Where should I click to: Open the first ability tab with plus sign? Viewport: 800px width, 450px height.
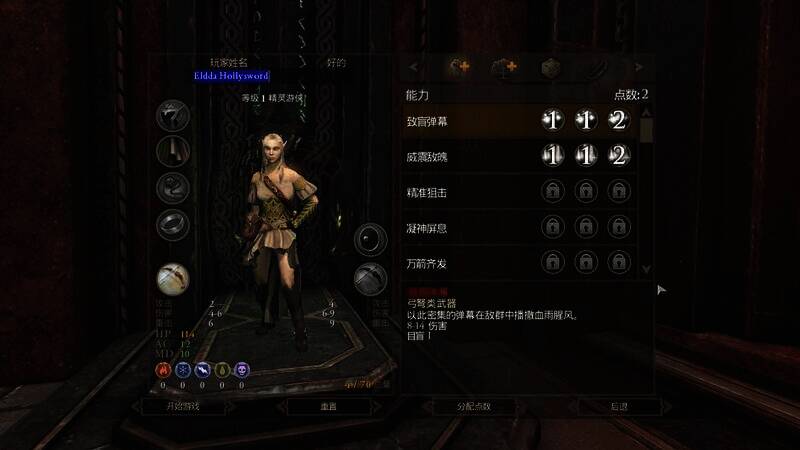coord(461,68)
